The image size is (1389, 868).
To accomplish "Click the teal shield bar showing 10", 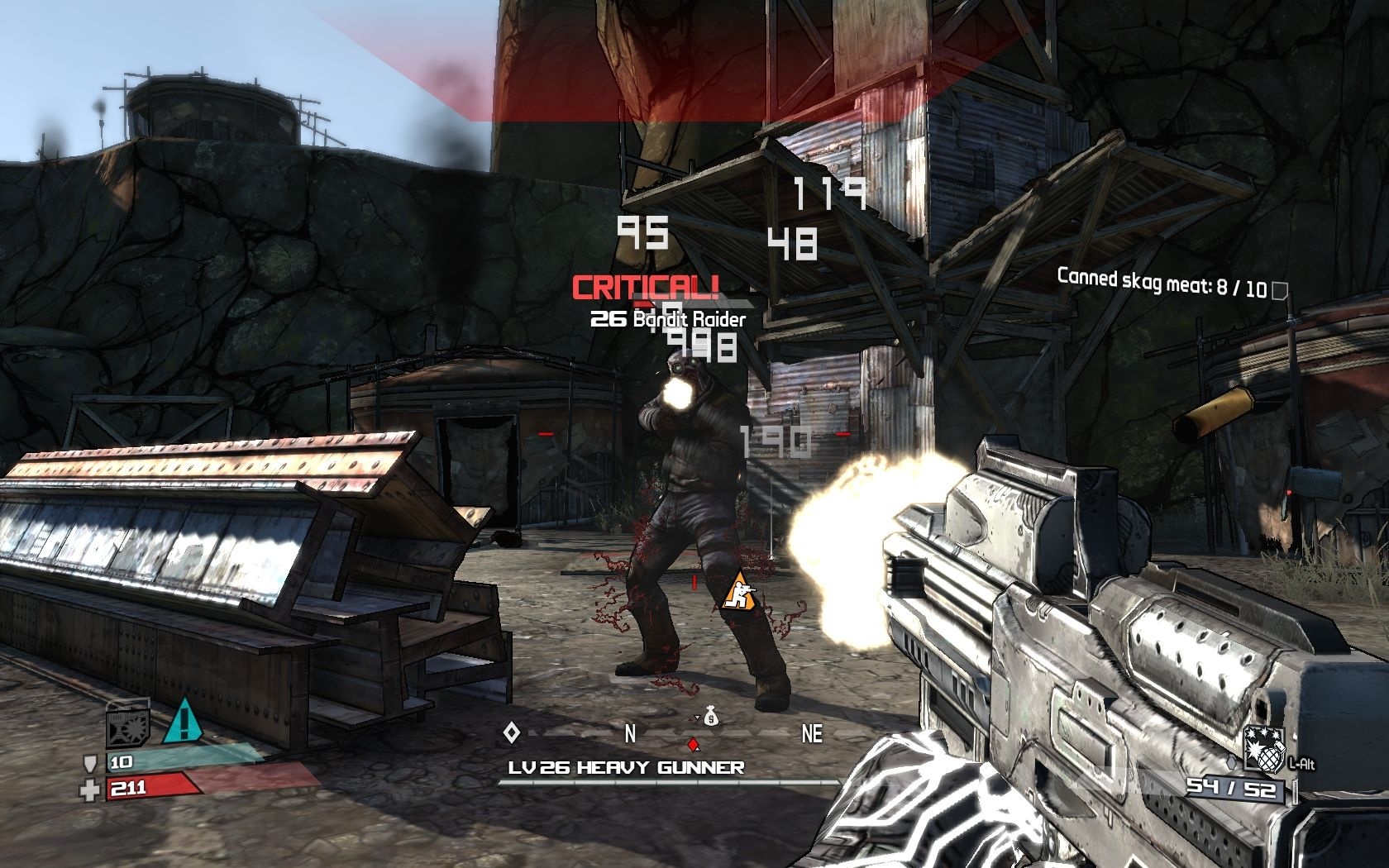I will [165, 761].
